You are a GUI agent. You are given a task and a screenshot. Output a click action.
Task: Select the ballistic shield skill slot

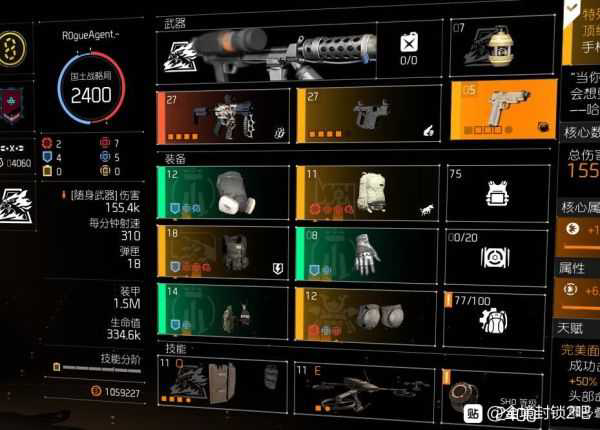pyautogui.click(x=222, y=383)
